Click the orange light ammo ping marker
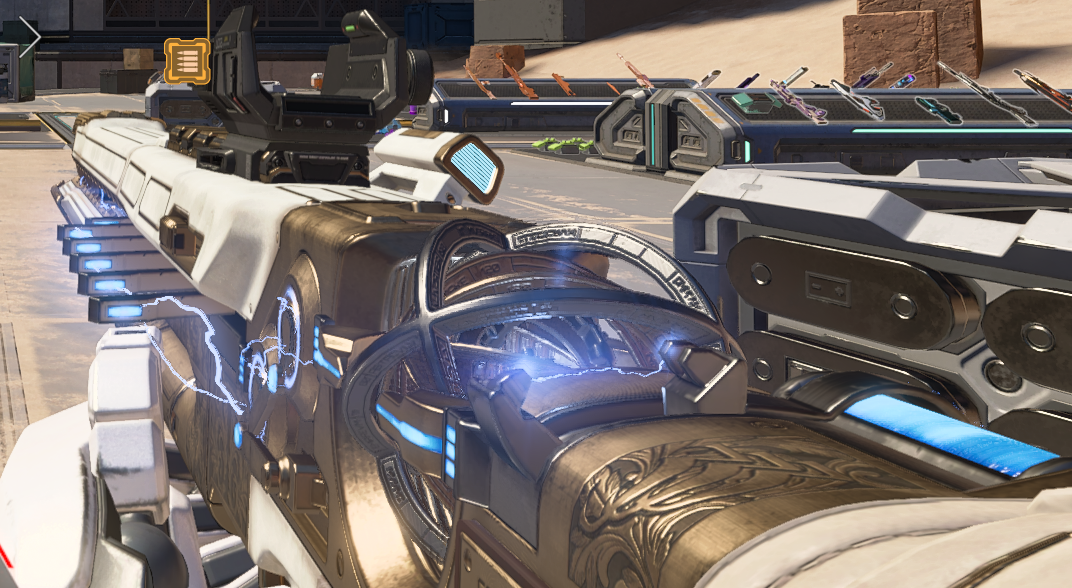 [x=187, y=60]
